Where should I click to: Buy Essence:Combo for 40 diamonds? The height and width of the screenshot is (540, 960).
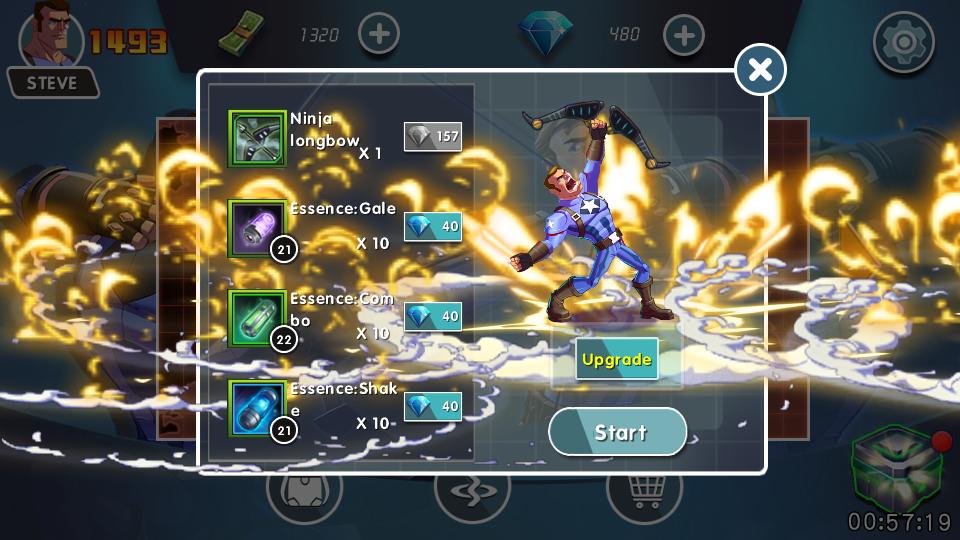click(x=432, y=317)
